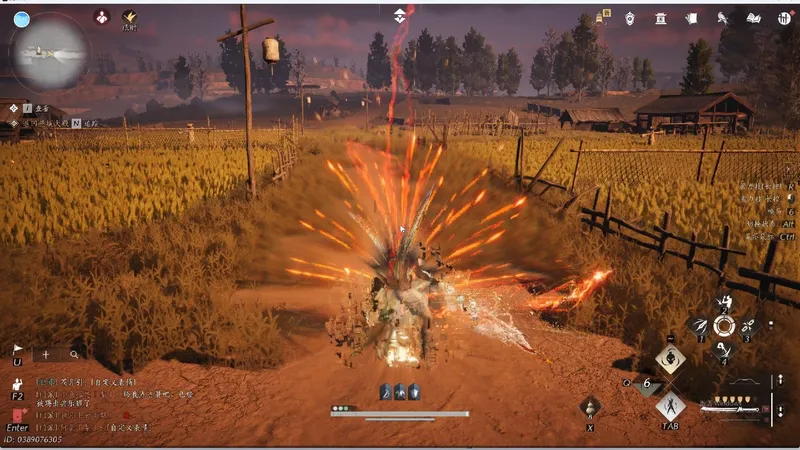Select the golden bird status icon
800x450 pixels.
[130, 17]
